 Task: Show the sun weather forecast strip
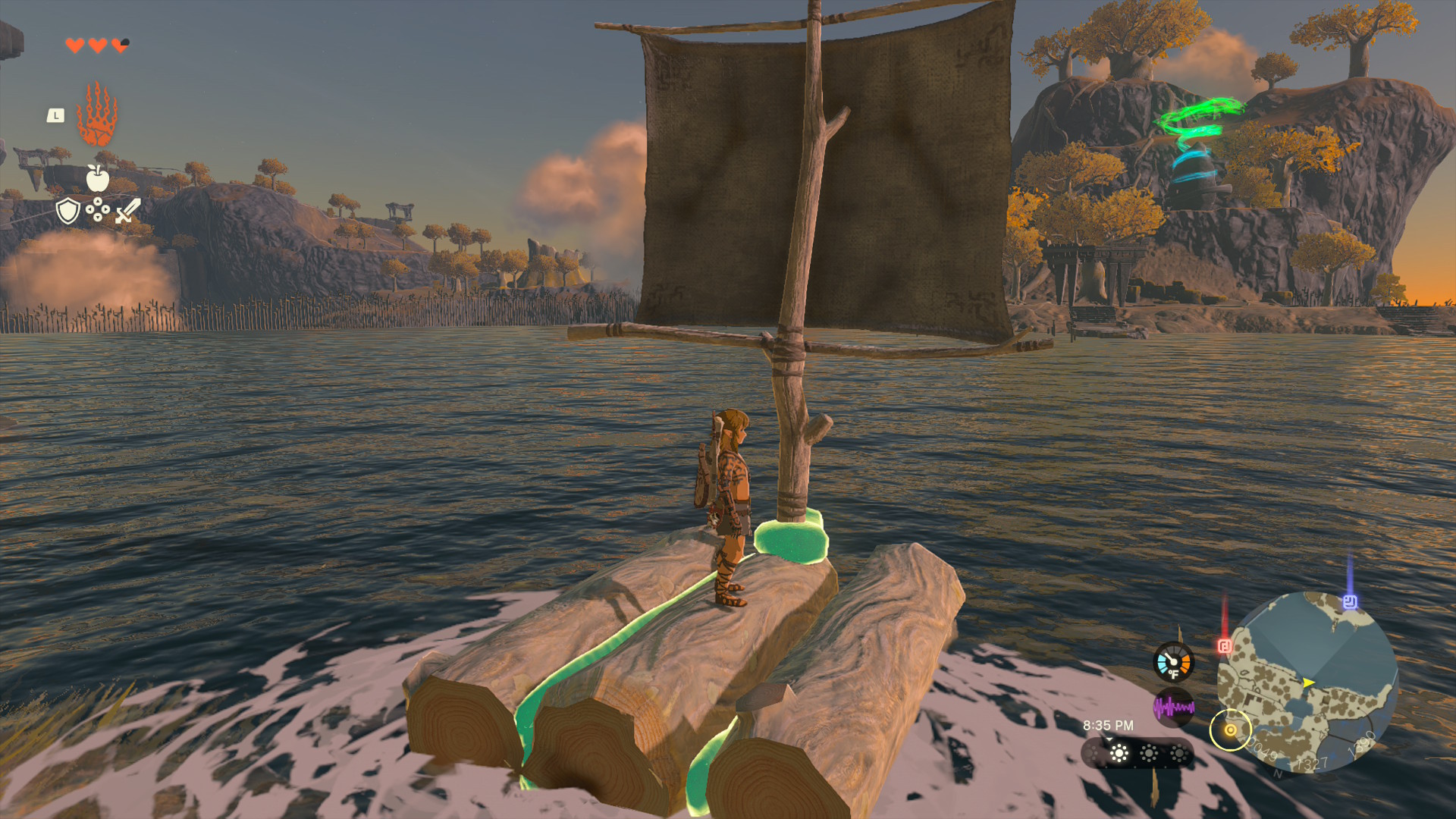tap(1137, 753)
